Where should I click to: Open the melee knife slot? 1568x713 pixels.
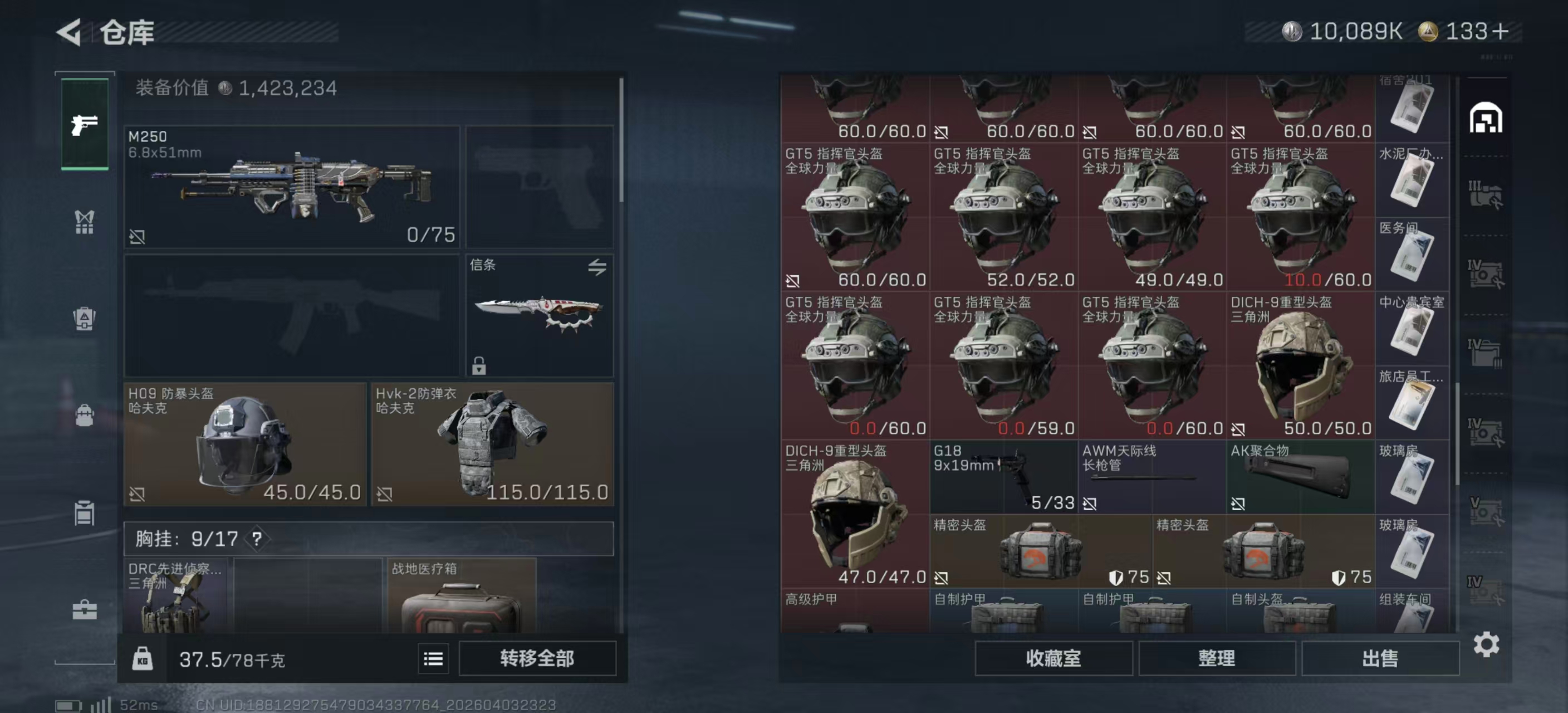[x=540, y=315]
